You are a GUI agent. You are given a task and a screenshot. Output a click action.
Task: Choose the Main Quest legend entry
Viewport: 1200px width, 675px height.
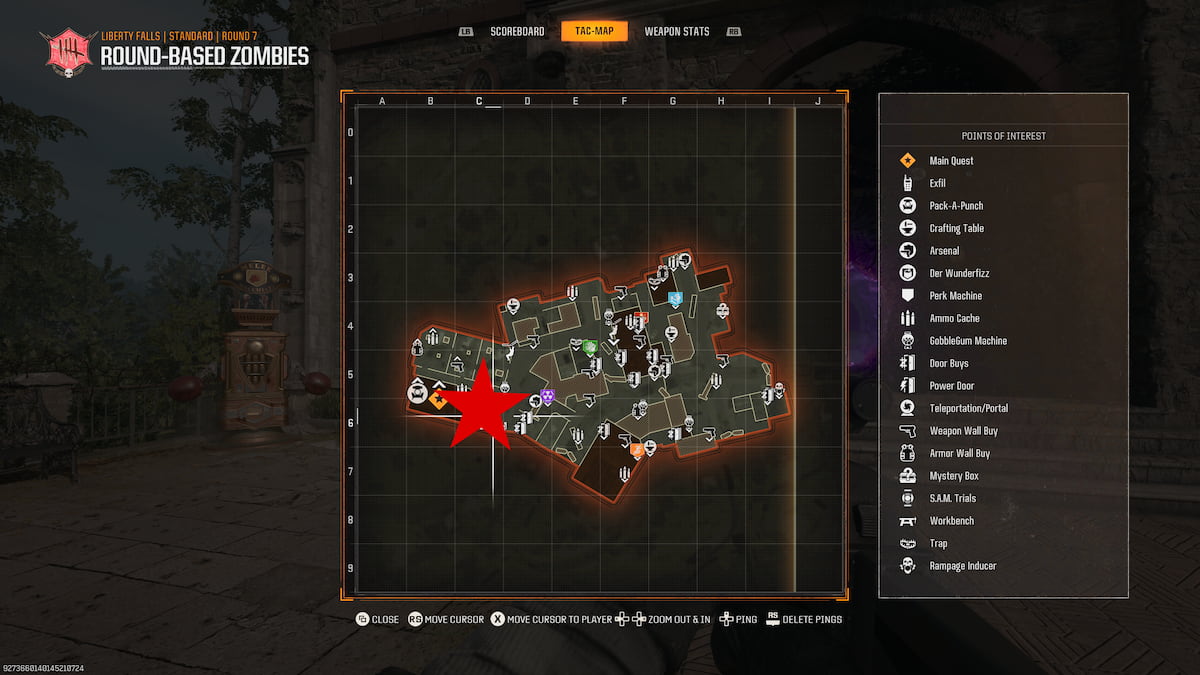[951, 161]
